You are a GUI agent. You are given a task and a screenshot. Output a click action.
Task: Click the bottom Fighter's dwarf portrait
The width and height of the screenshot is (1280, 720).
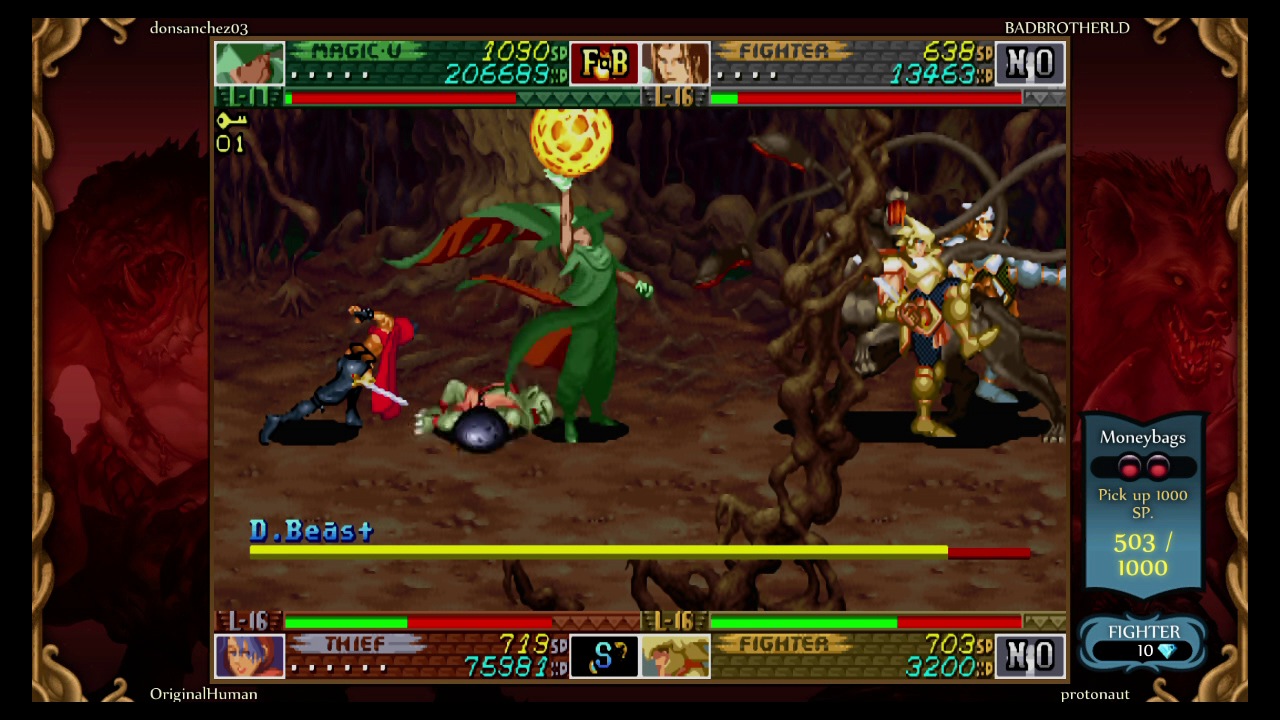click(676, 656)
